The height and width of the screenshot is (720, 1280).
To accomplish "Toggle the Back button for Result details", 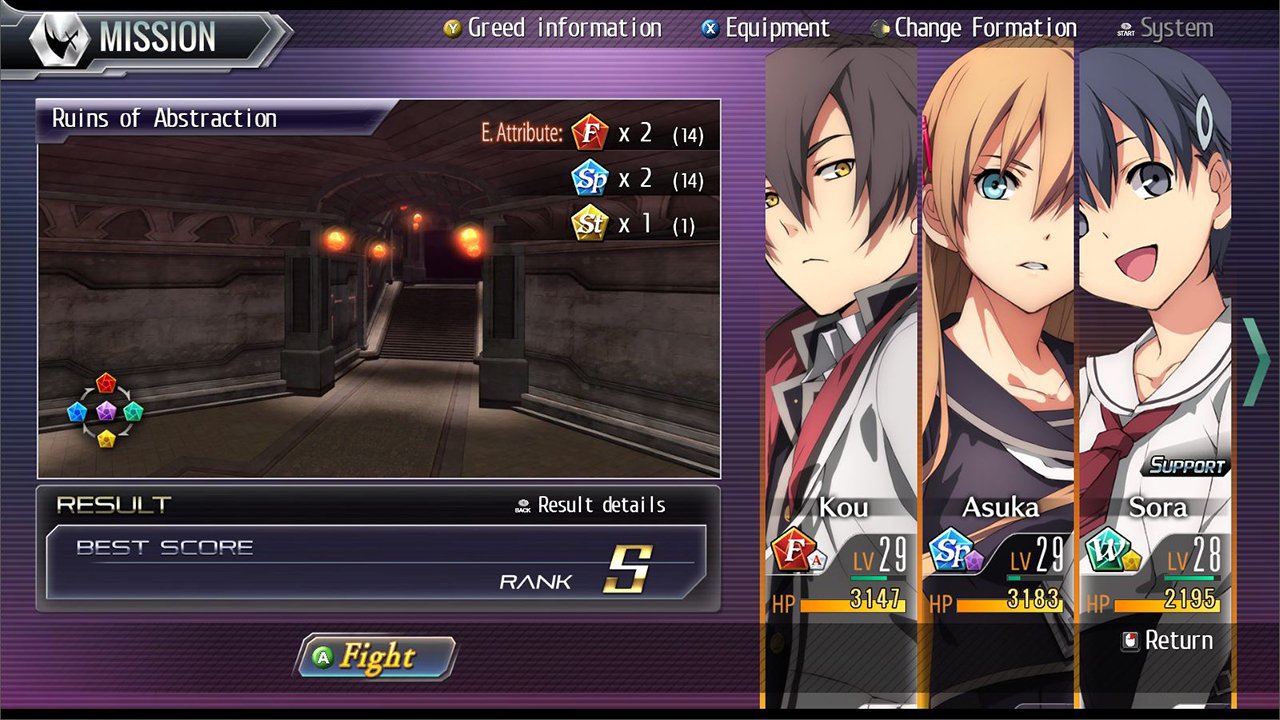I will pos(524,505).
